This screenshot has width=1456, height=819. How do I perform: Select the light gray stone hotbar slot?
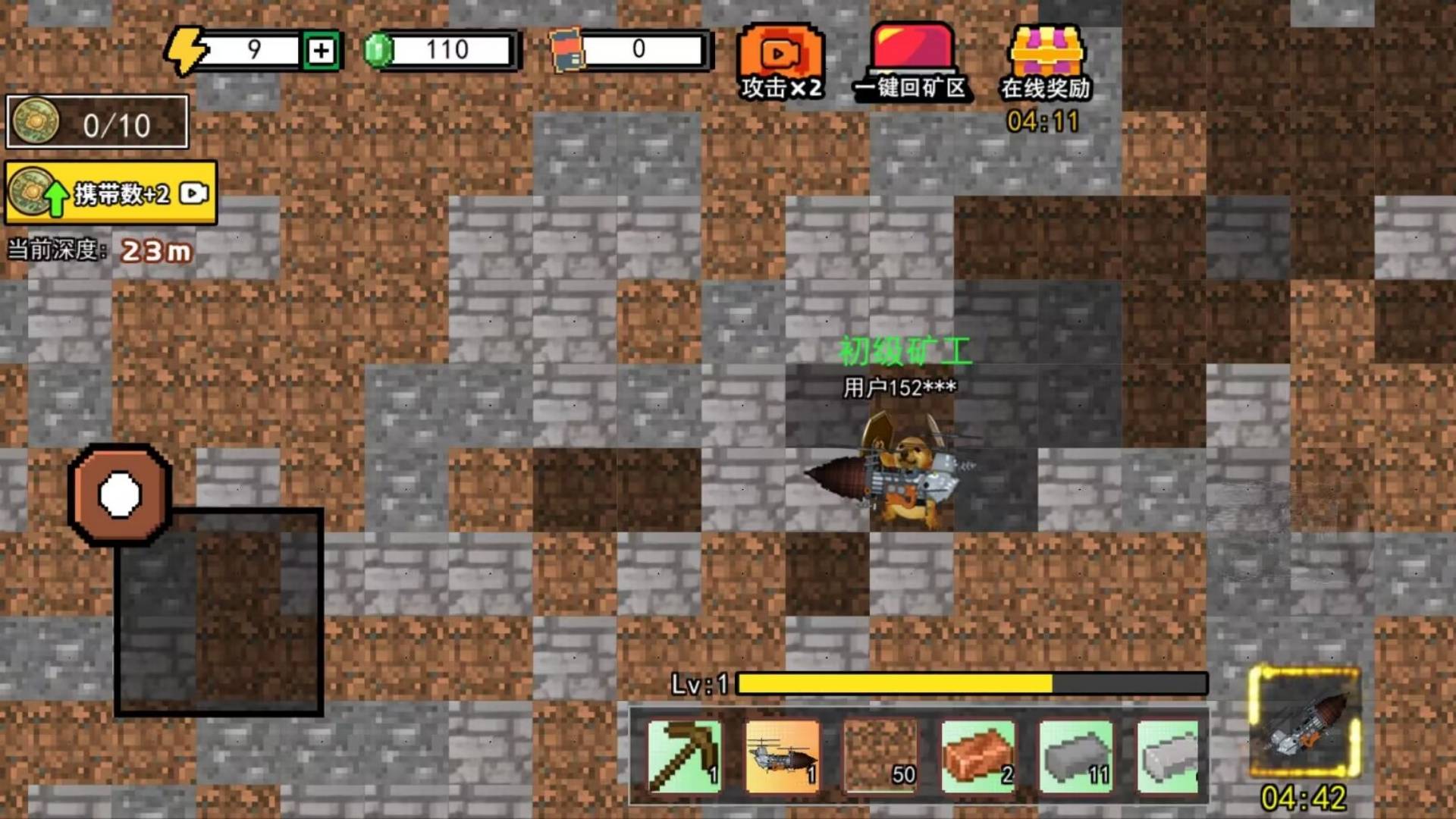click(1168, 756)
